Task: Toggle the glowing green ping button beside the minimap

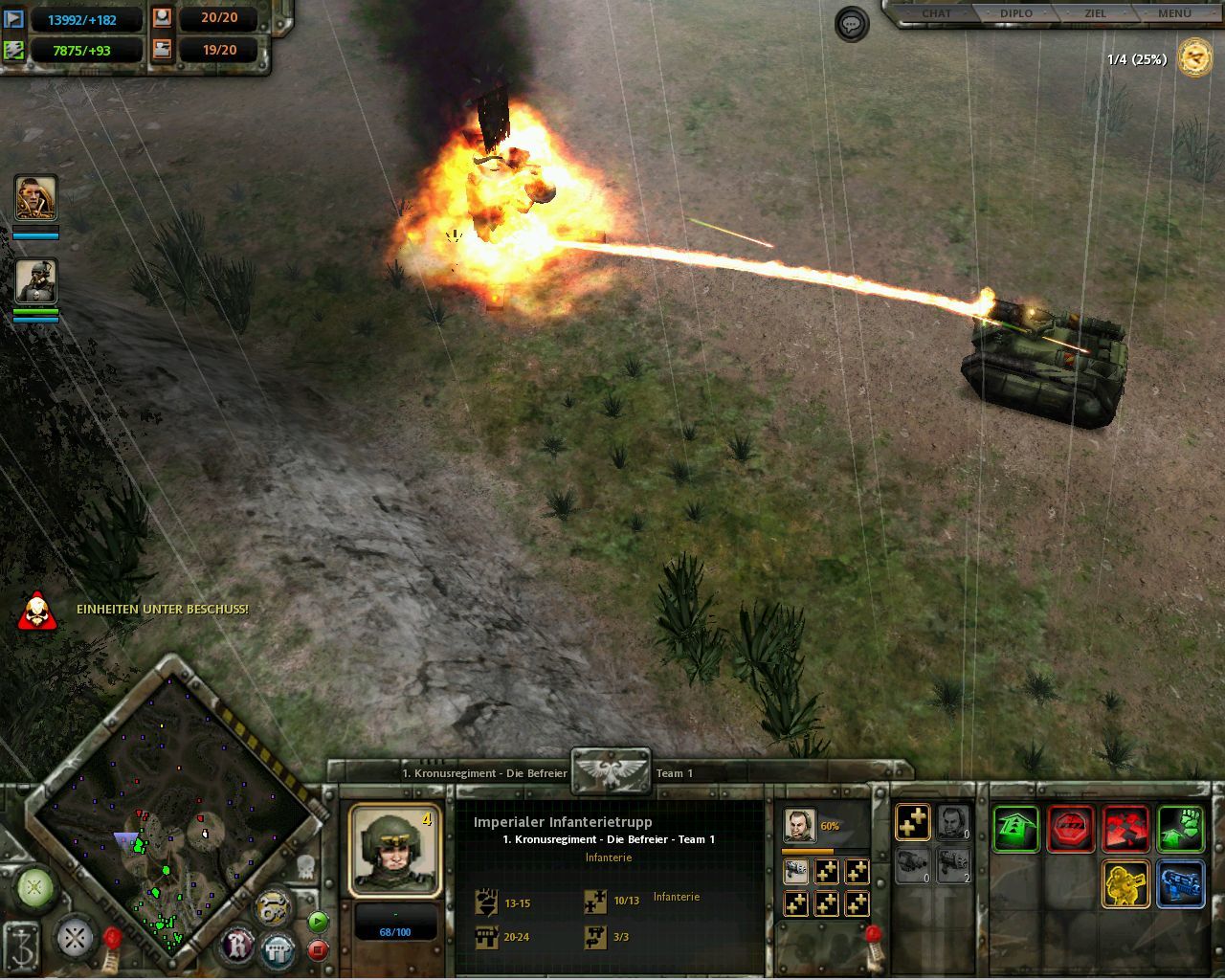Action: (34, 888)
